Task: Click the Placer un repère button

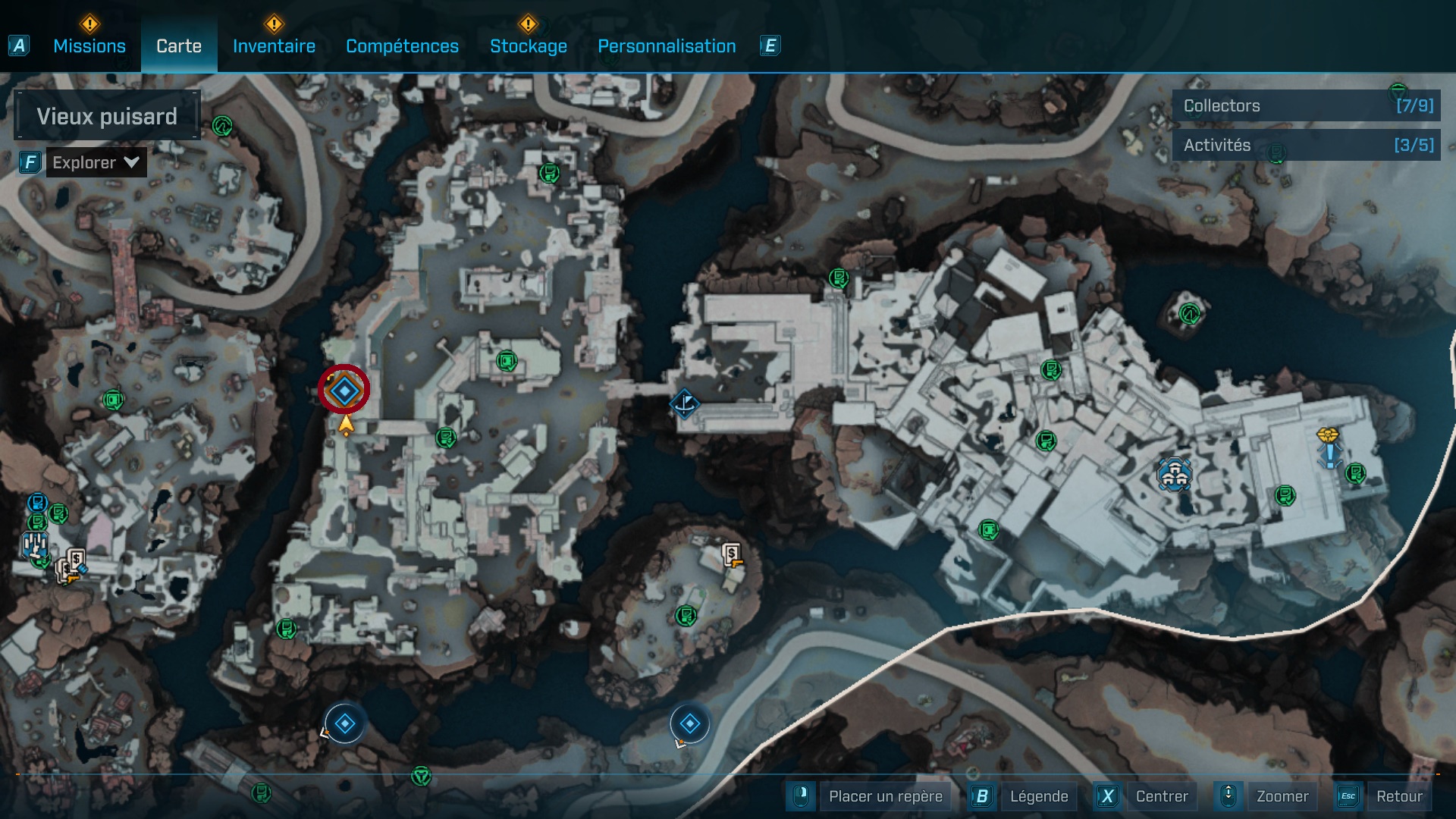Action: tap(885, 796)
